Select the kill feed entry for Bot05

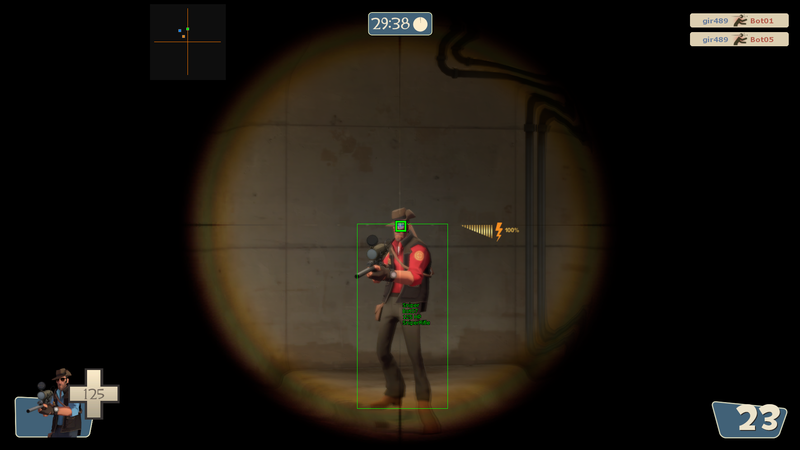738,39
